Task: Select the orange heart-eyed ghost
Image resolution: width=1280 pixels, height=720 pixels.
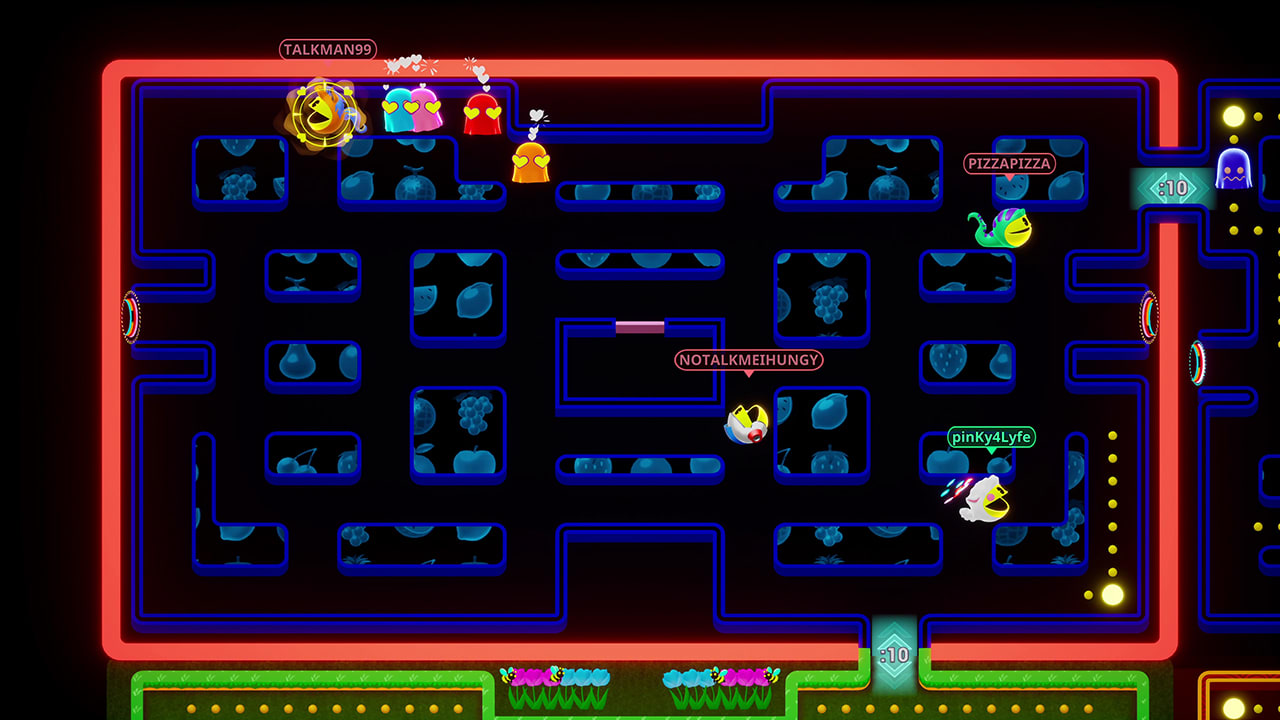Action: tap(533, 162)
